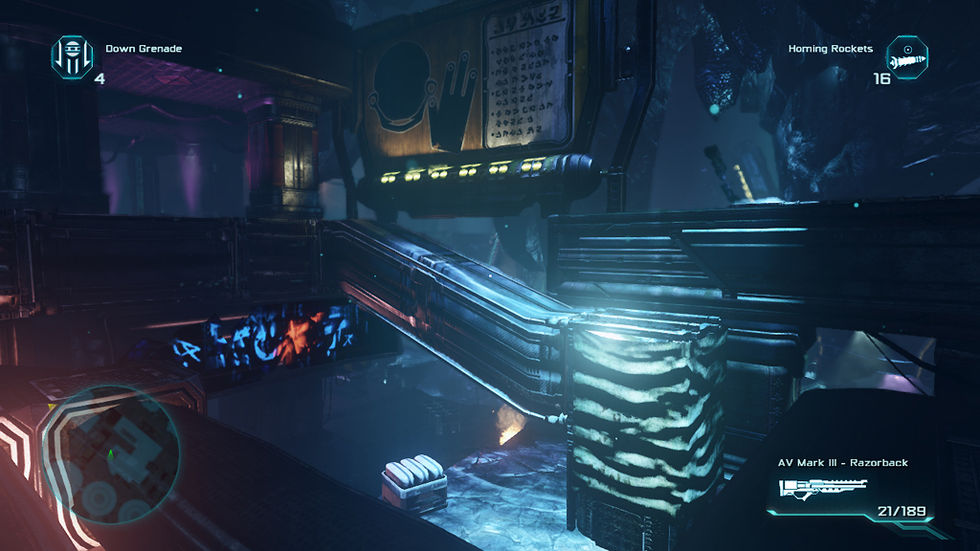
Task: Select the AV Mark III Razorback weapon icon
Action: [x=818, y=491]
